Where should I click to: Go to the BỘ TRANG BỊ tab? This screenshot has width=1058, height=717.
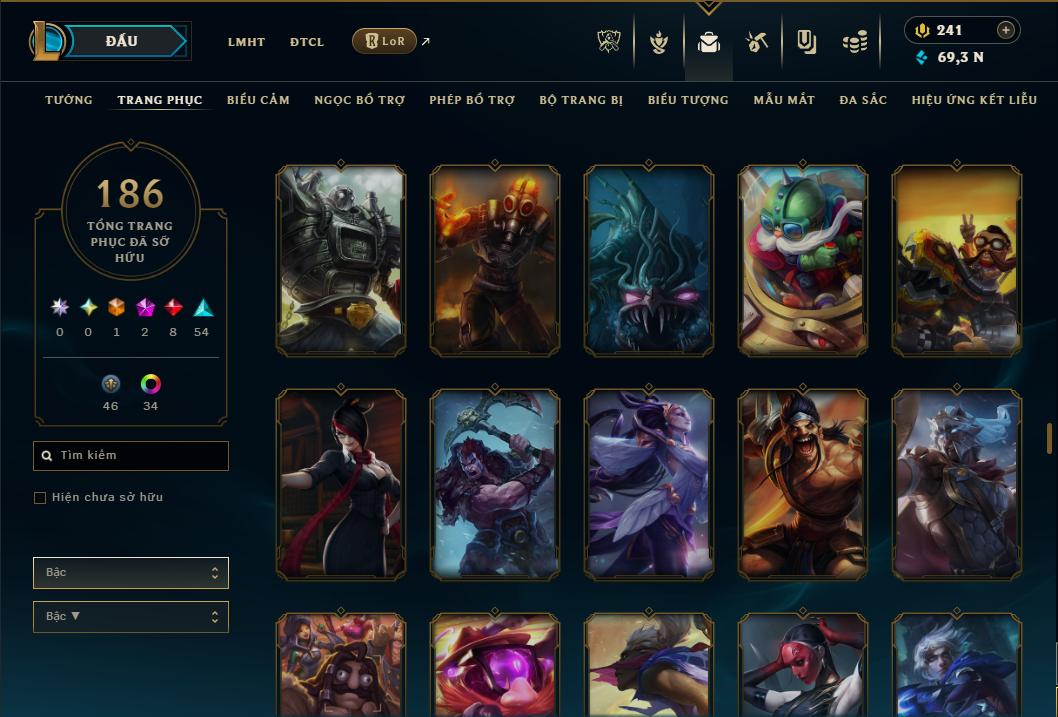tap(581, 100)
